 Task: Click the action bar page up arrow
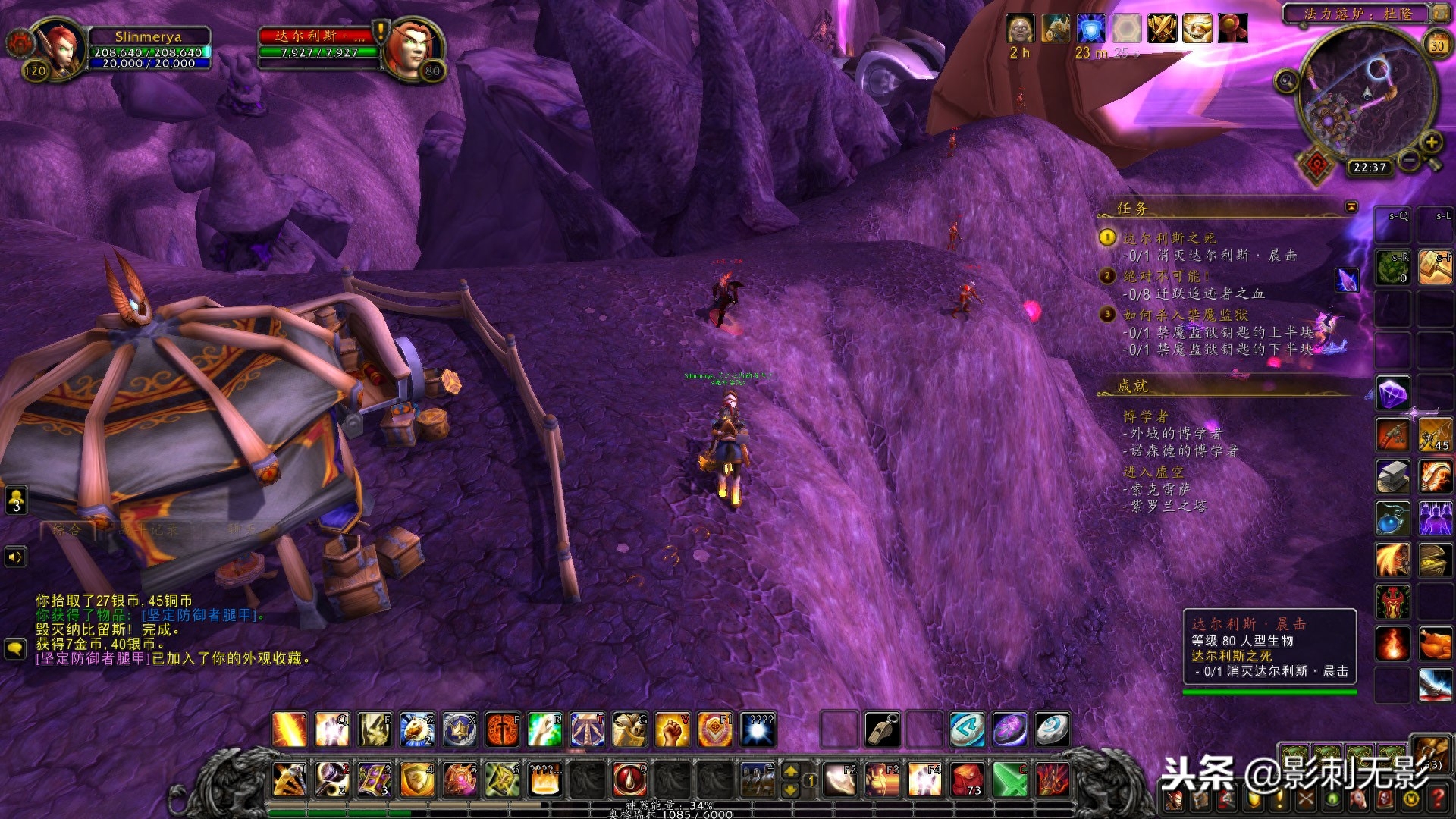tap(790, 771)
